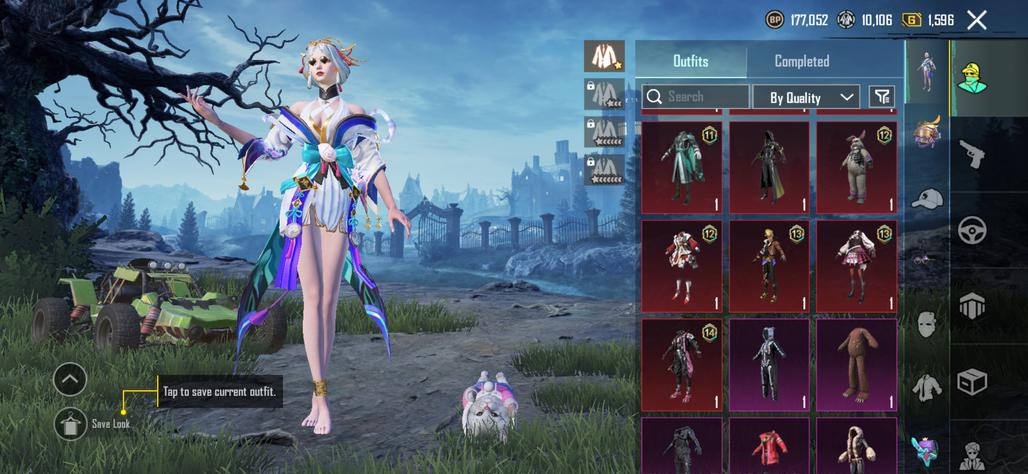Pick the bunny costume outfit marked 12
The image size is (1028, 474).
click(x=857, y=167)
